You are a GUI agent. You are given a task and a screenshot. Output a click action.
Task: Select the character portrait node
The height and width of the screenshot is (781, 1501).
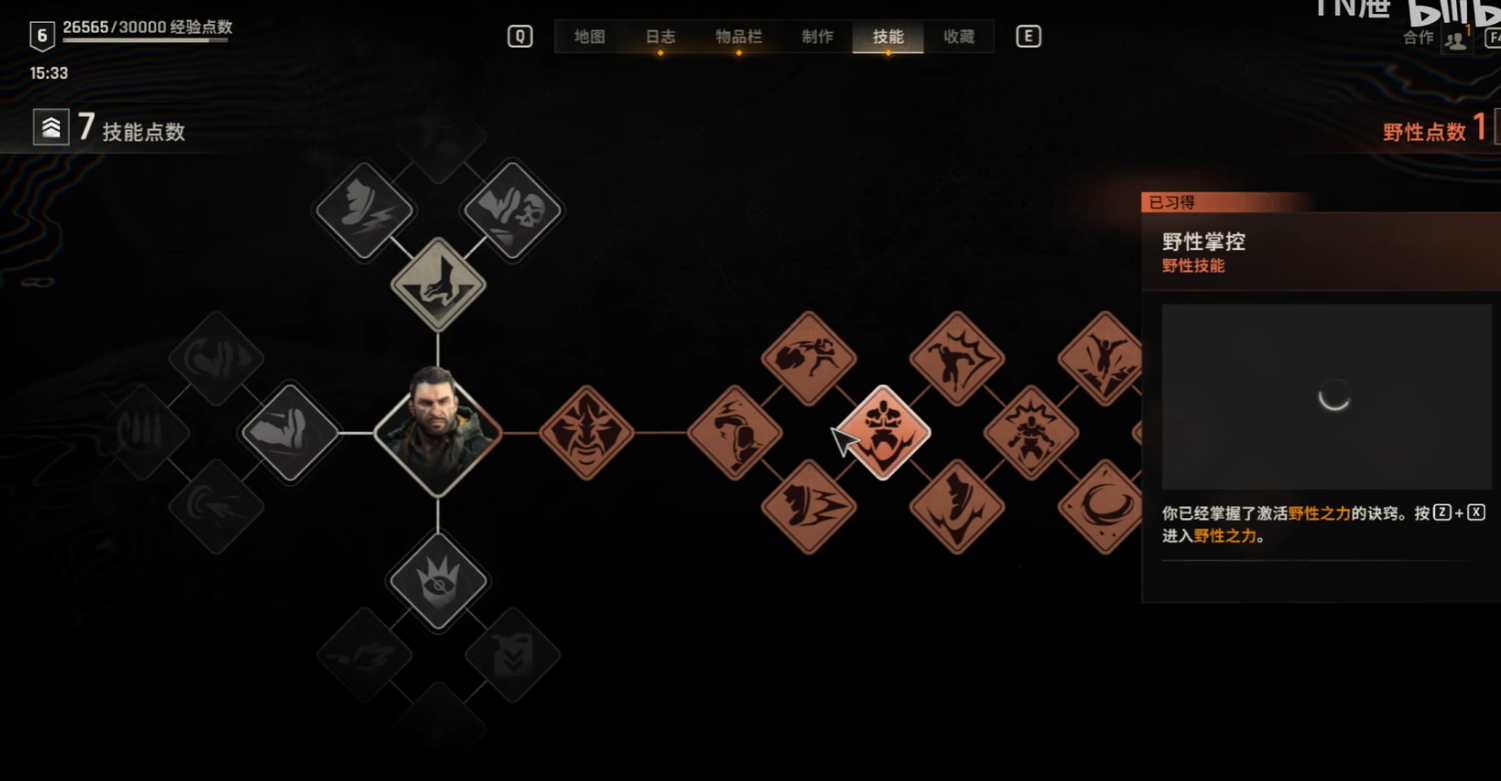click(x=438, y=432)
